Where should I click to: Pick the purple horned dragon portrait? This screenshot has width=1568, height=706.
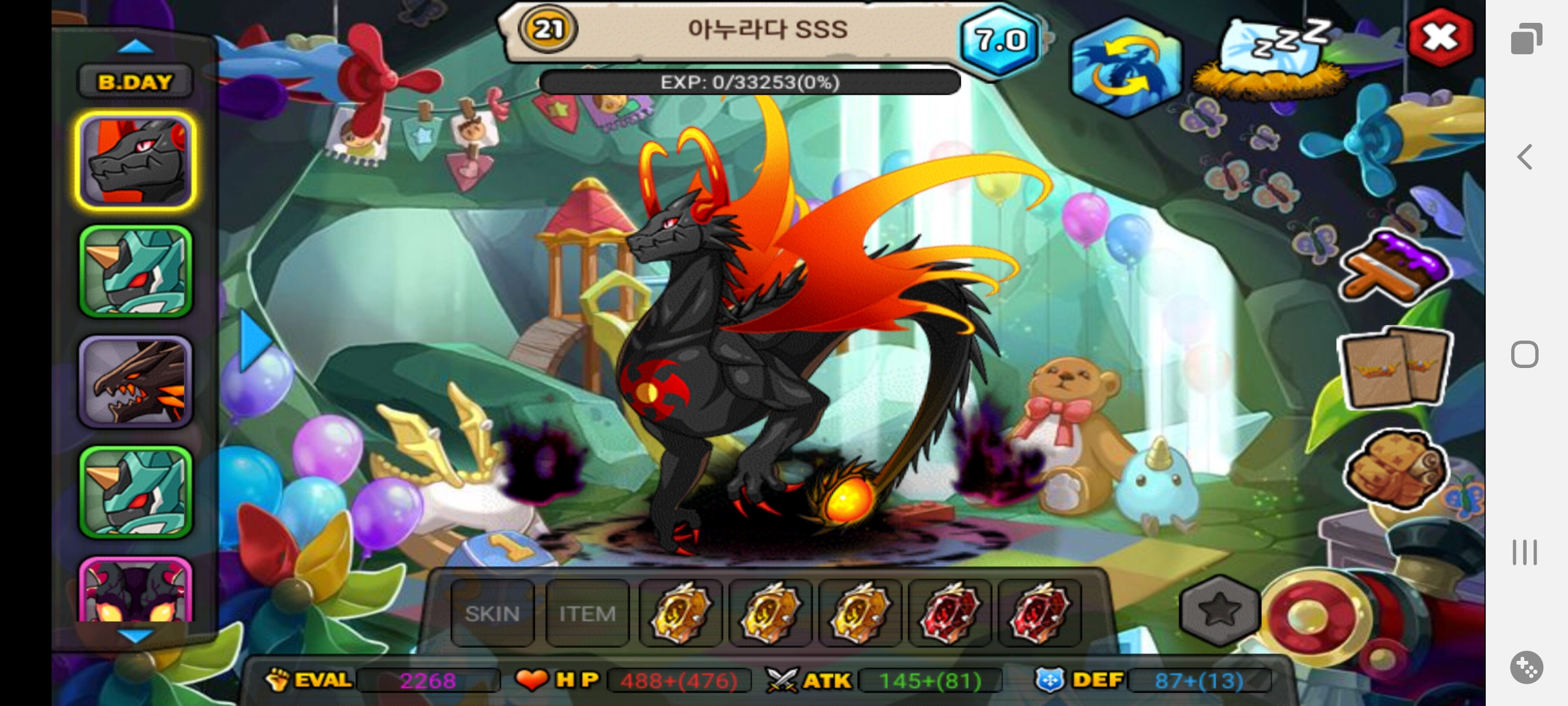click(x=136, y=592)
